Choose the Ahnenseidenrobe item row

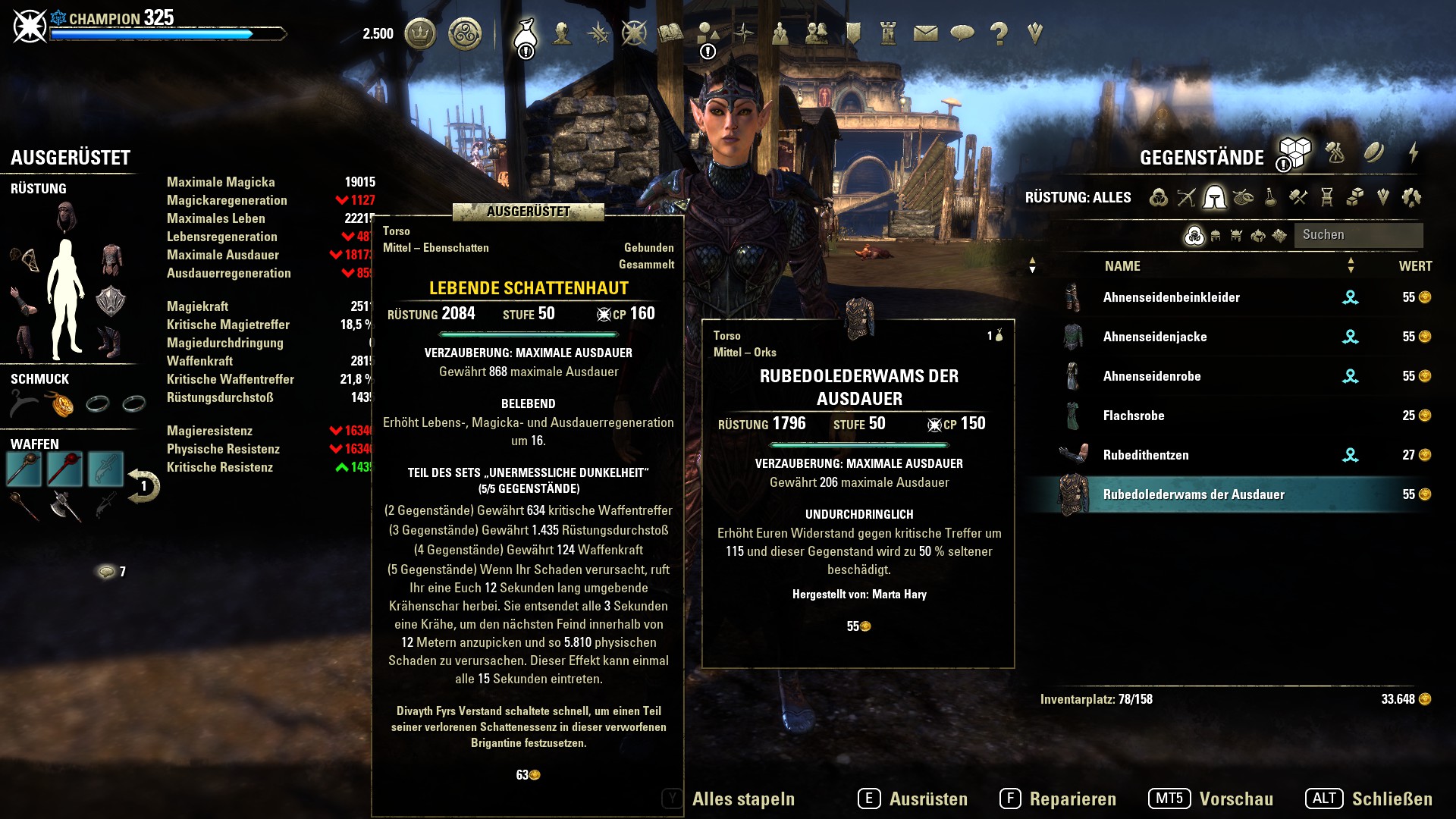[1151, 376]
